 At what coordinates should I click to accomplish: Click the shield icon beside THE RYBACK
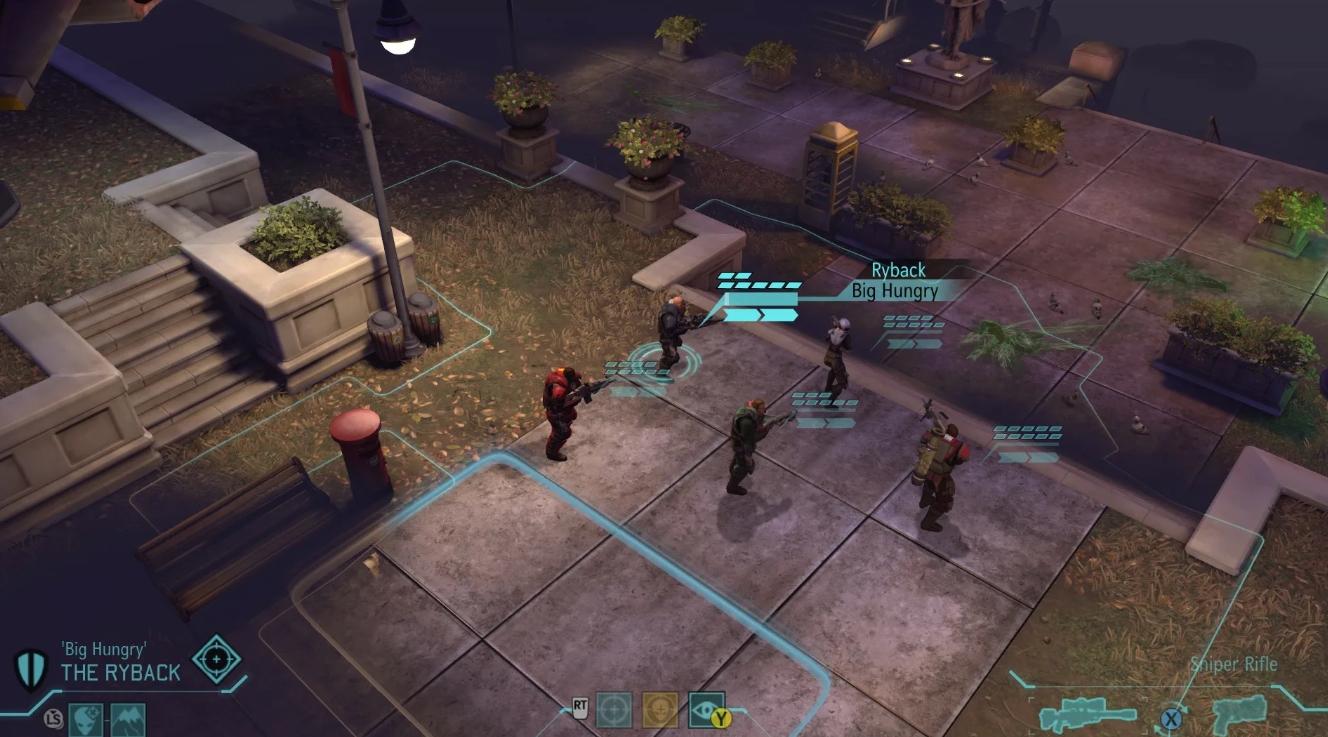31,669
